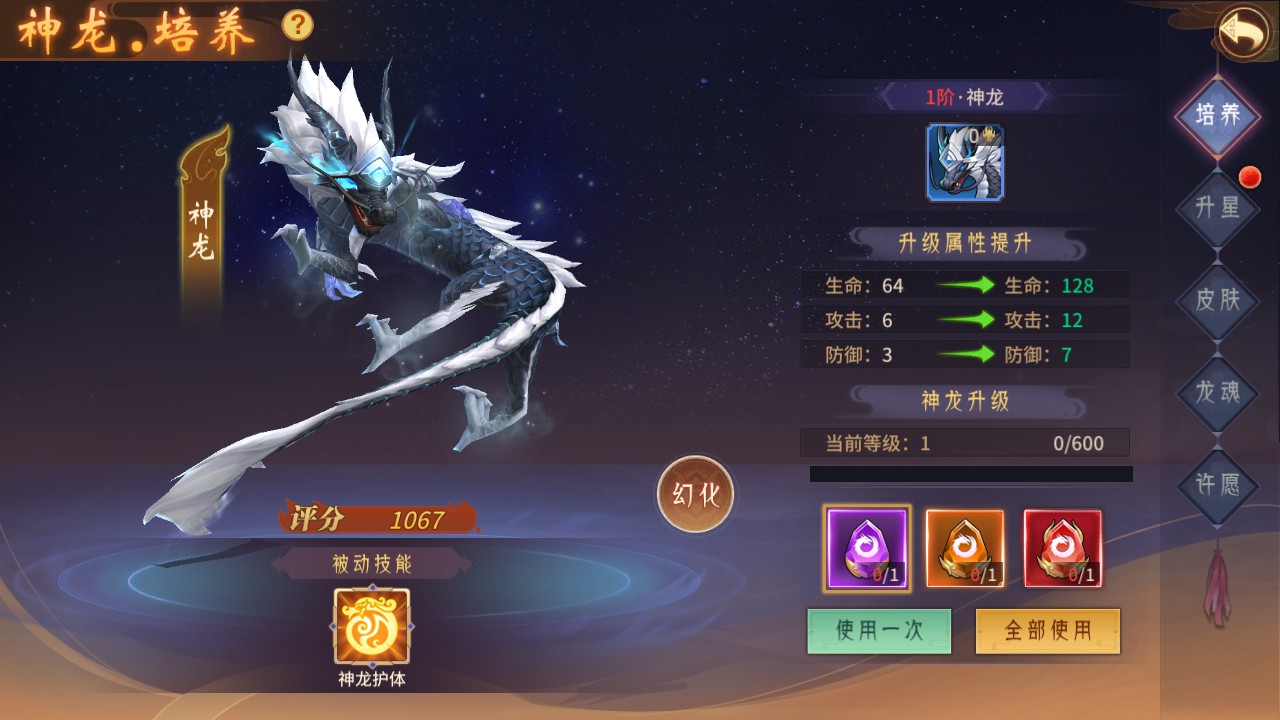Click the 幻化 round button
Image resolution: width=1280 pixels, height=720 pixels.
[696, 494]
